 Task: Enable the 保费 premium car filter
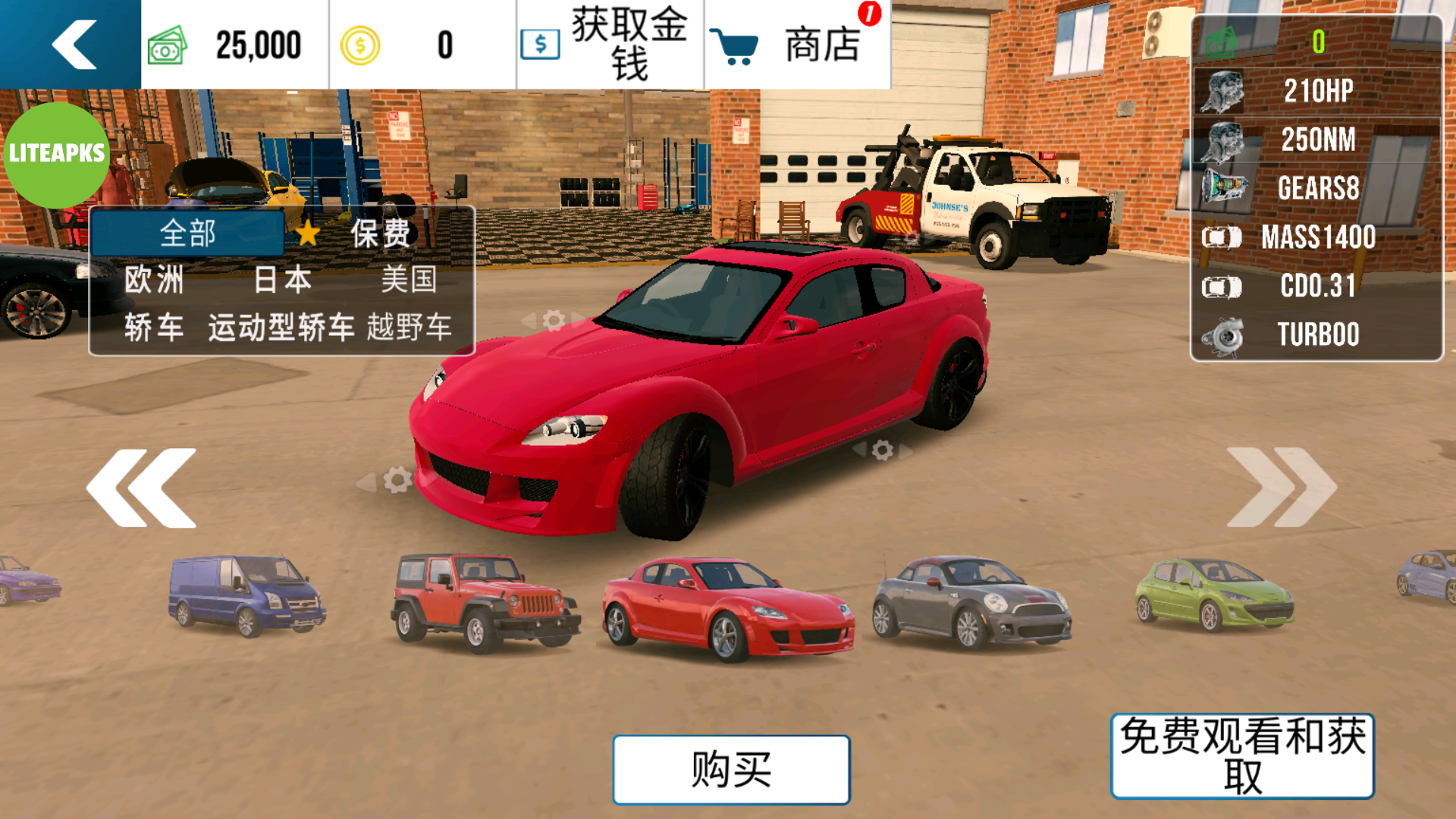pos(381,233)
